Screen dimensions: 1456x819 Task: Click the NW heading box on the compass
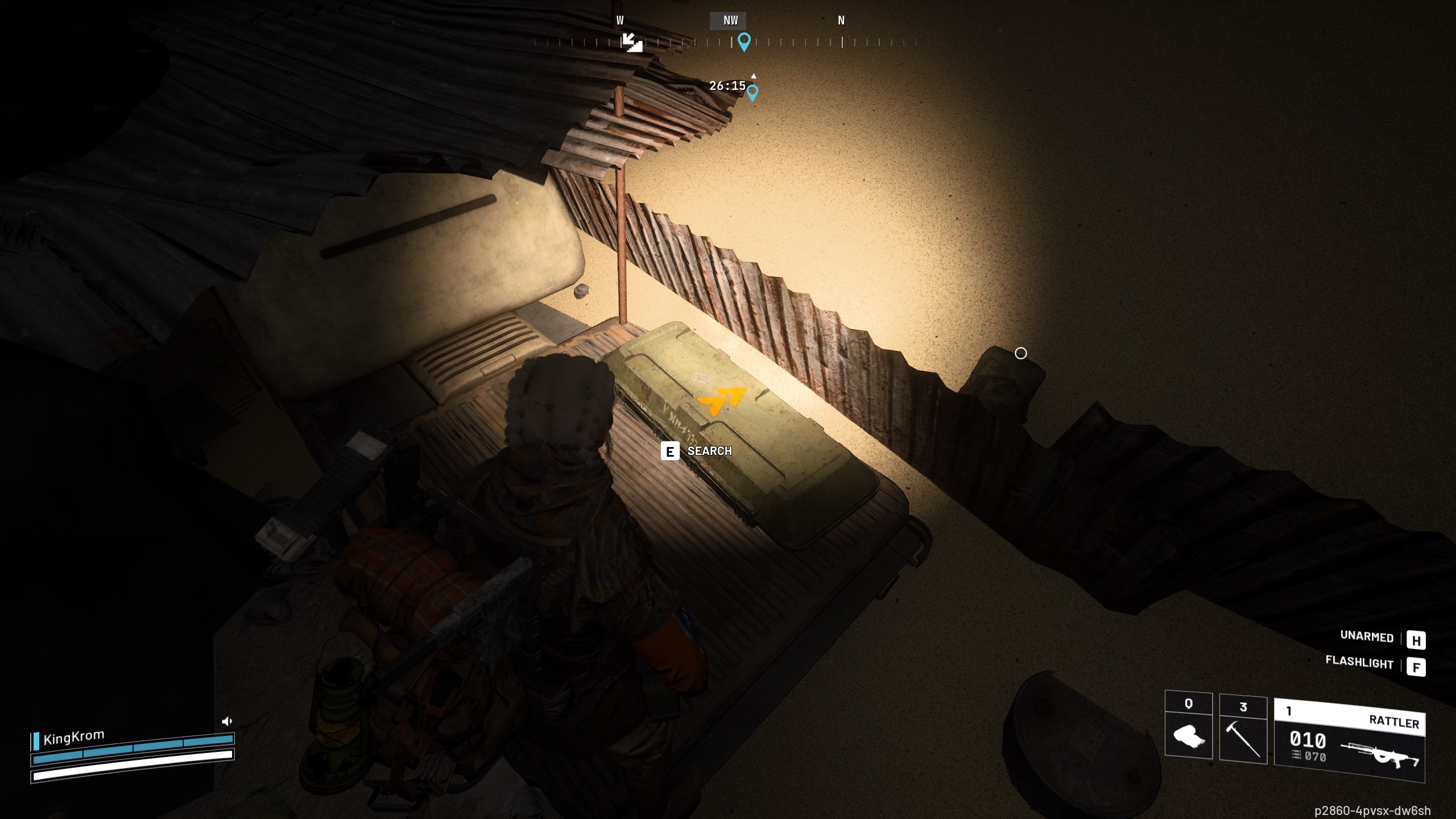coord(729,20)
